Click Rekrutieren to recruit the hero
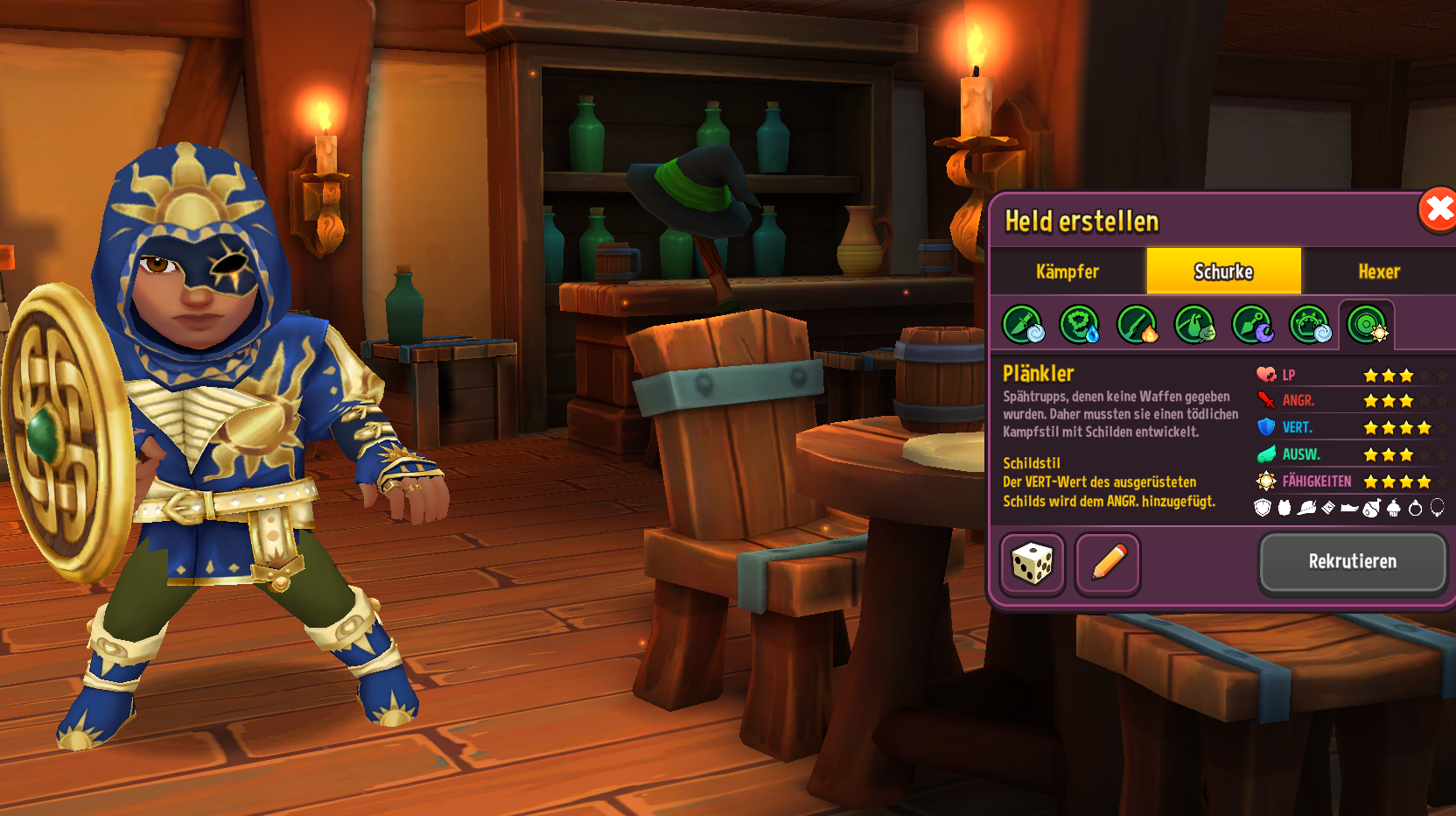This screenshot has width=1456, height=816. (x=1352, y=562)
